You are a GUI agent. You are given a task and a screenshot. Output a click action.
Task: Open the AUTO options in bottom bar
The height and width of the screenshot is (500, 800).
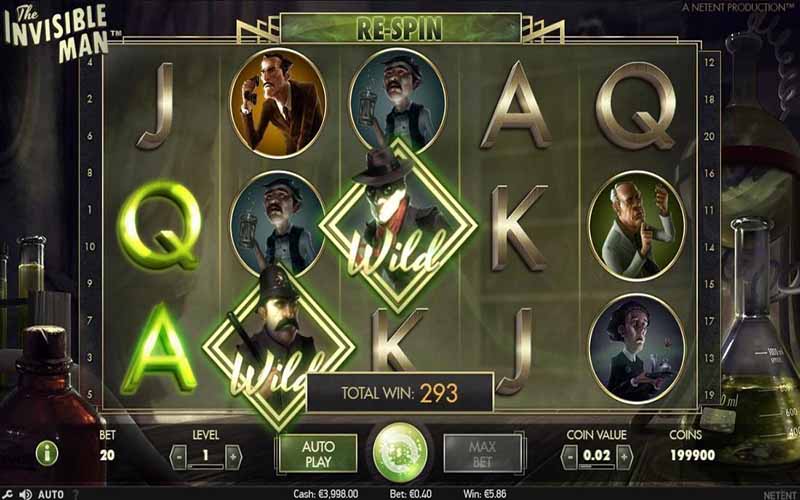coord(51,494)
